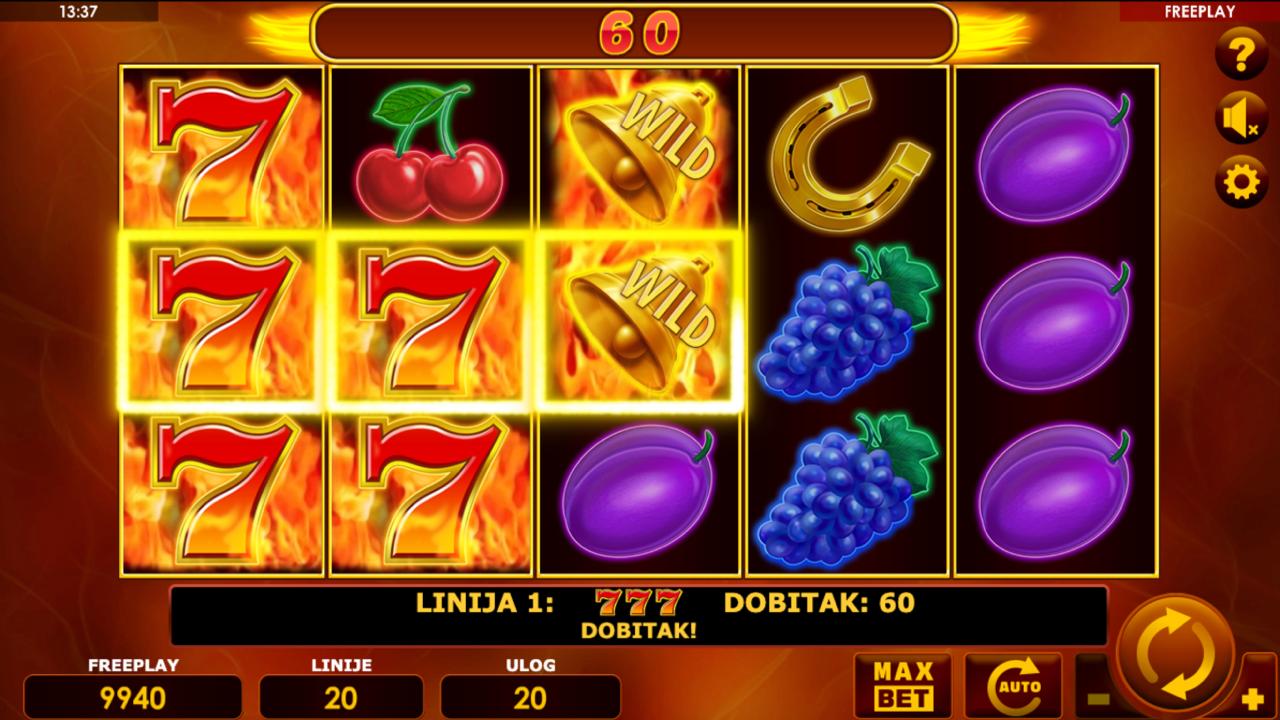Click the MAX BET button

pyautogui.click(x=903, y=686)
